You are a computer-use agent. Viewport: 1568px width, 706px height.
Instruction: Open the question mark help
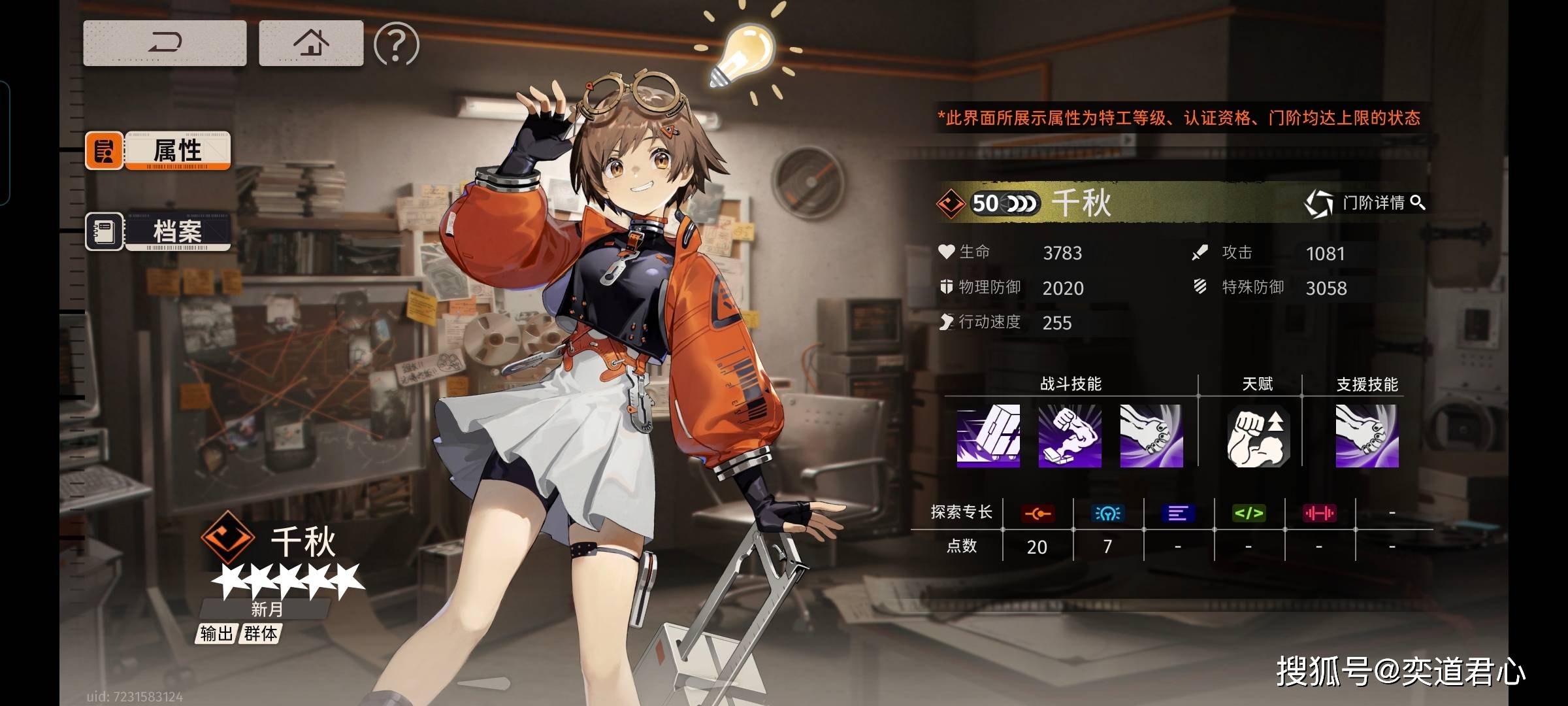point(396,44)
